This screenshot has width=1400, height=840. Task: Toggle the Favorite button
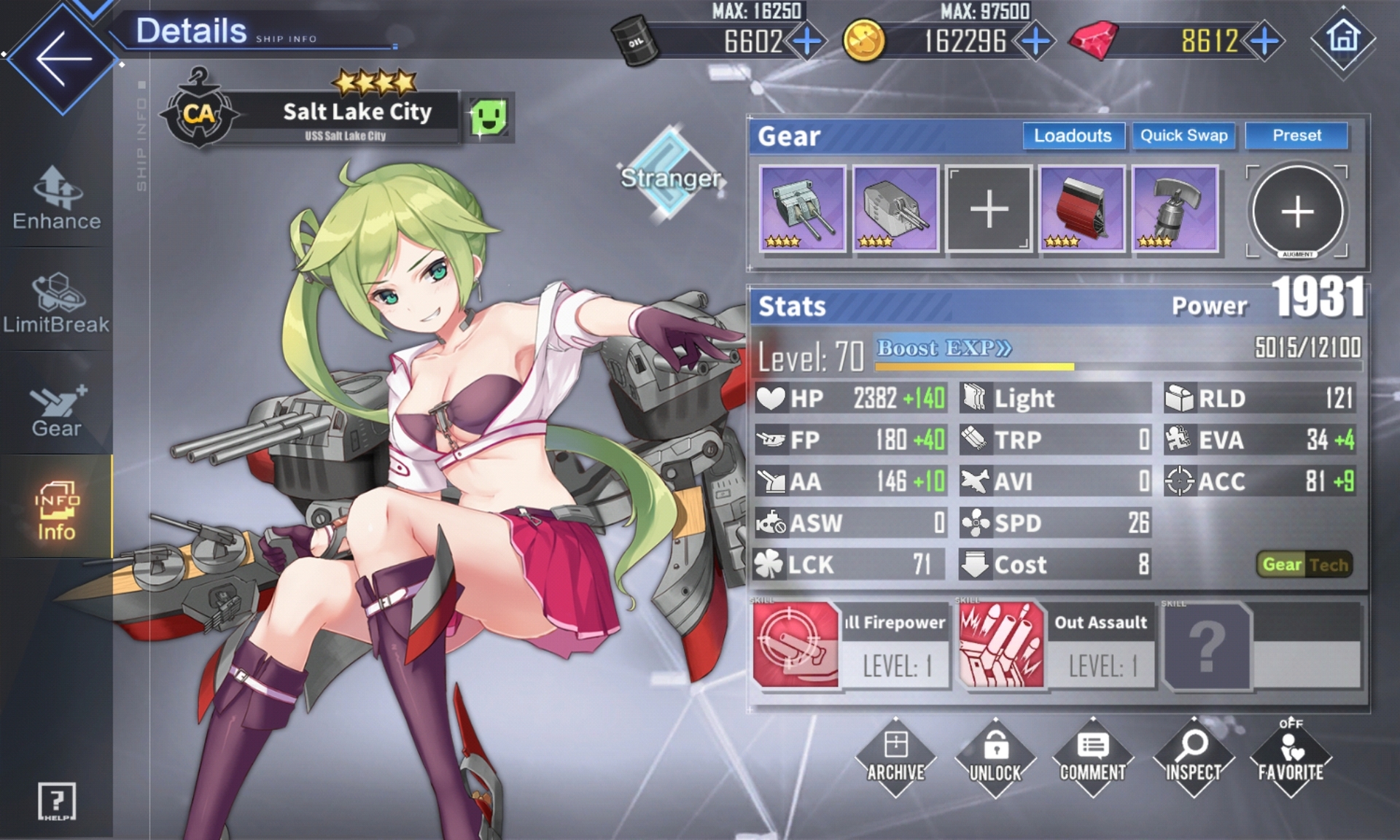click(1291, 758)
